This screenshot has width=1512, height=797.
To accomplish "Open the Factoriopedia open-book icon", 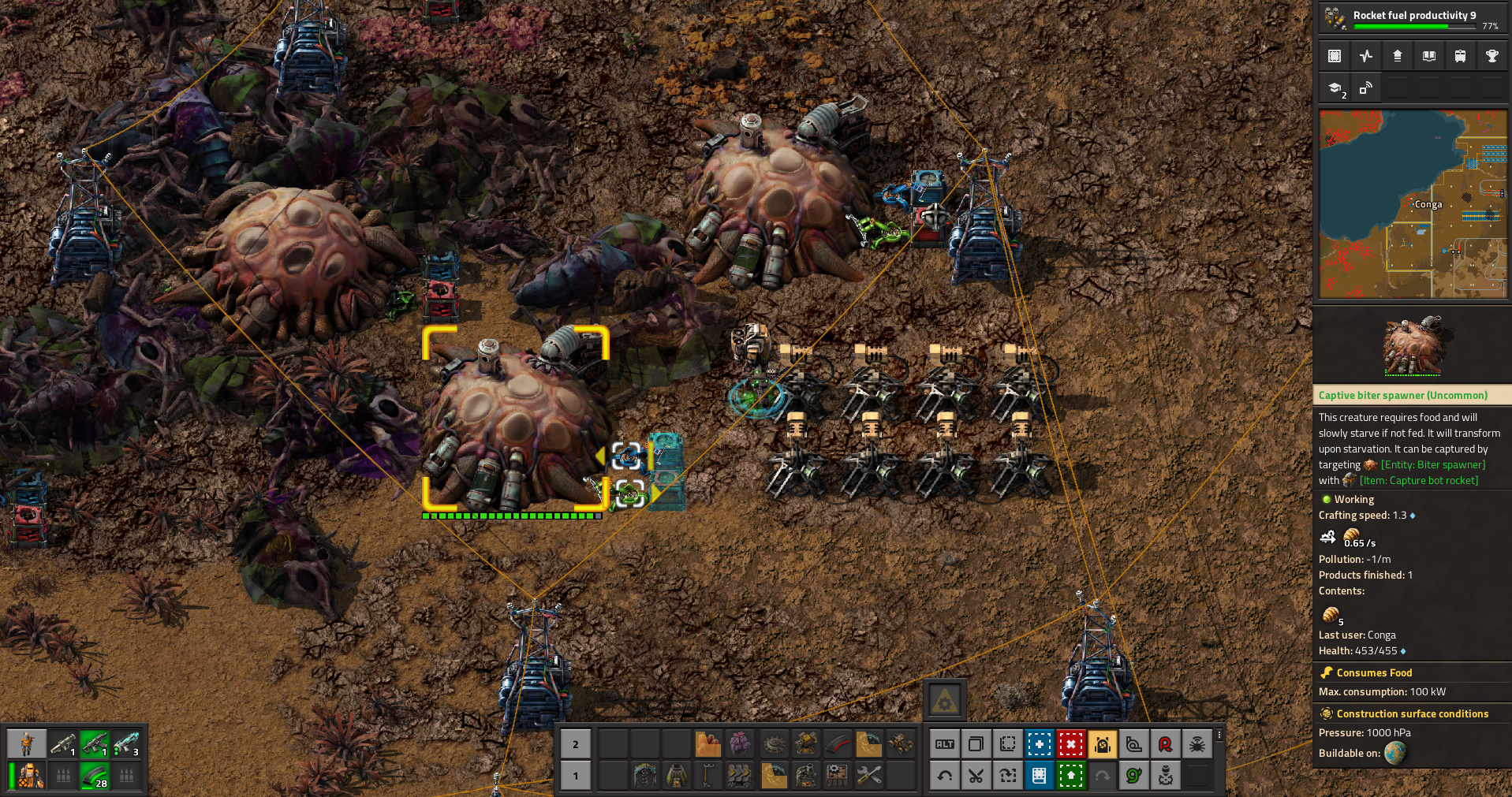I will 1428,56.
